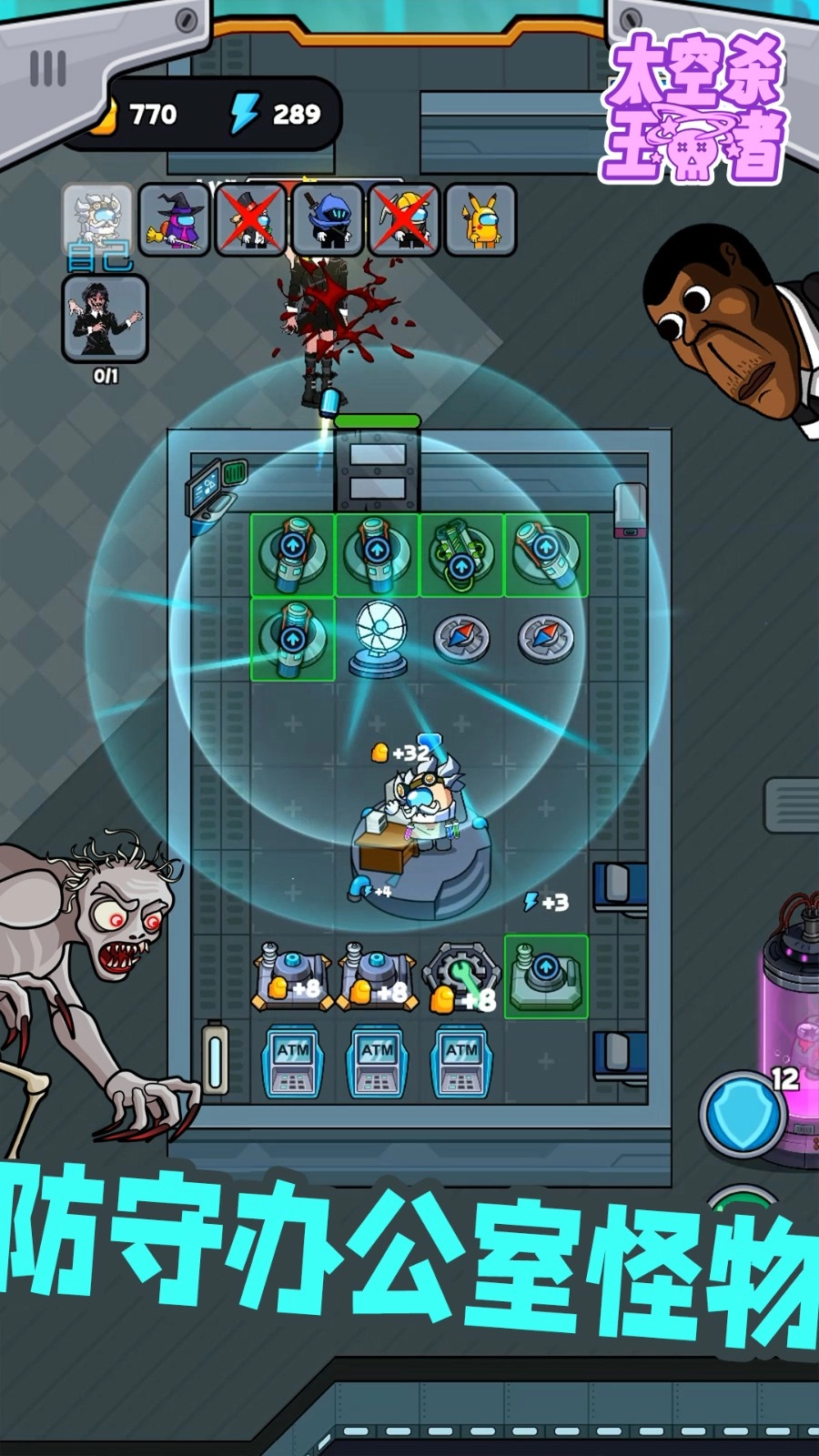Select the blue hooded player portrait
819x1456 pixels.
pos(328,219)
